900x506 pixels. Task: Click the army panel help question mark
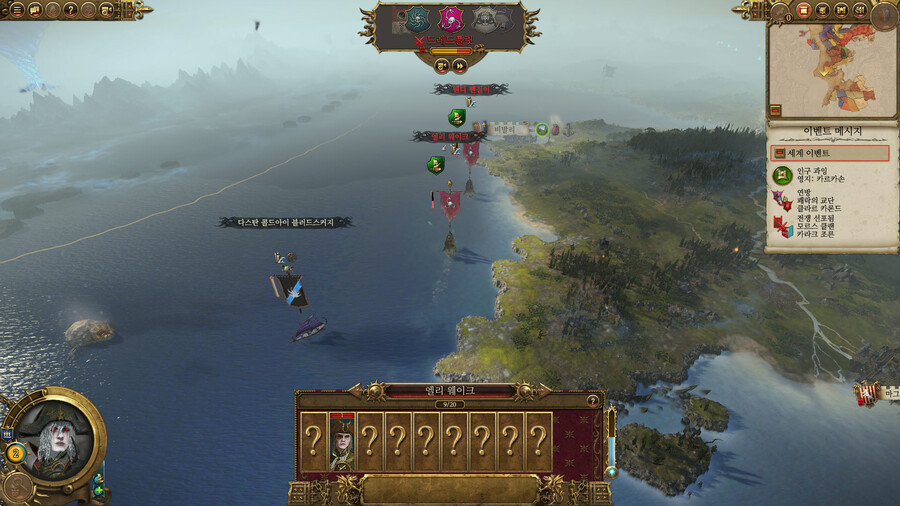(593, 400)
